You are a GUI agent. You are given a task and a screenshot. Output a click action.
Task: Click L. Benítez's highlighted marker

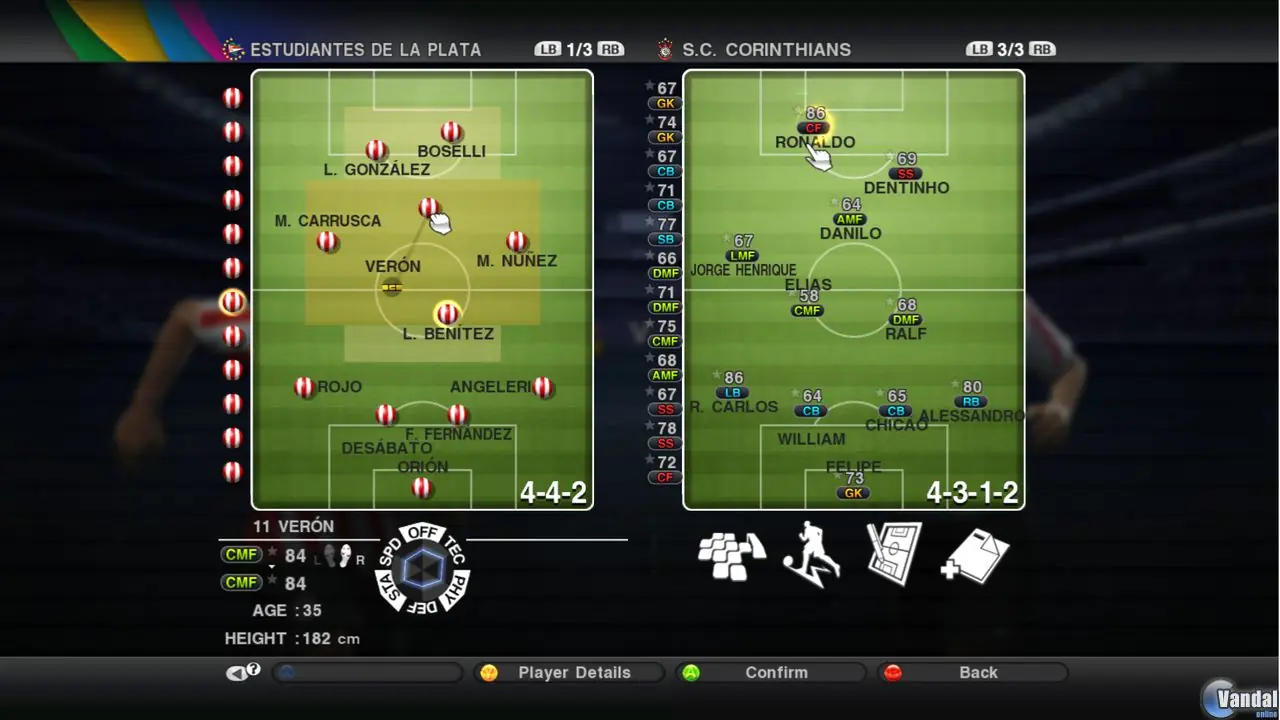pos(447,313)
